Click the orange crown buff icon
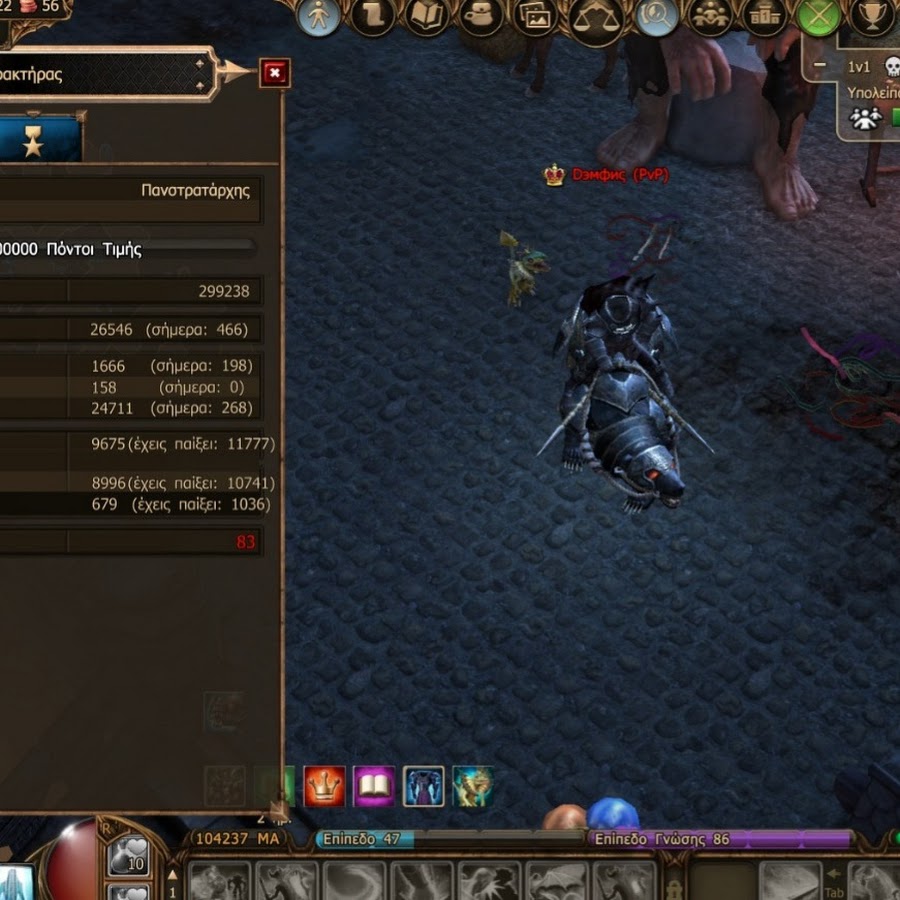Image resolution: width=900 pixels, height=900 pixels. (324, 787)
